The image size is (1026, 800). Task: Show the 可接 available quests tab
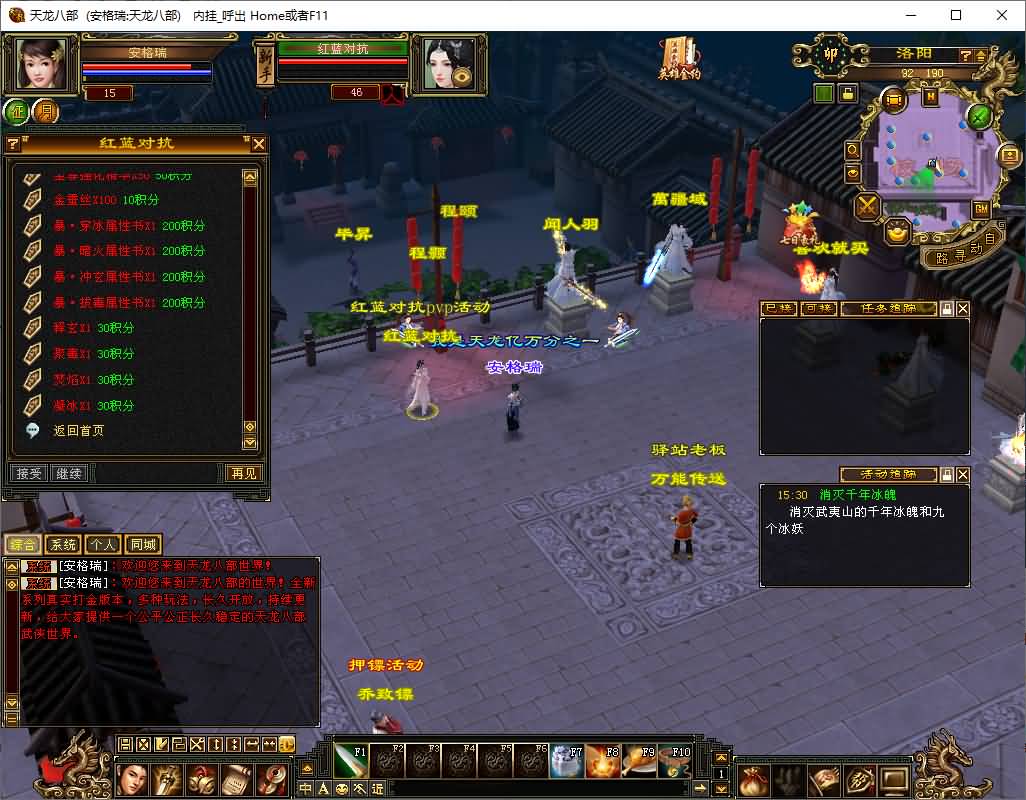click(816, 309)
